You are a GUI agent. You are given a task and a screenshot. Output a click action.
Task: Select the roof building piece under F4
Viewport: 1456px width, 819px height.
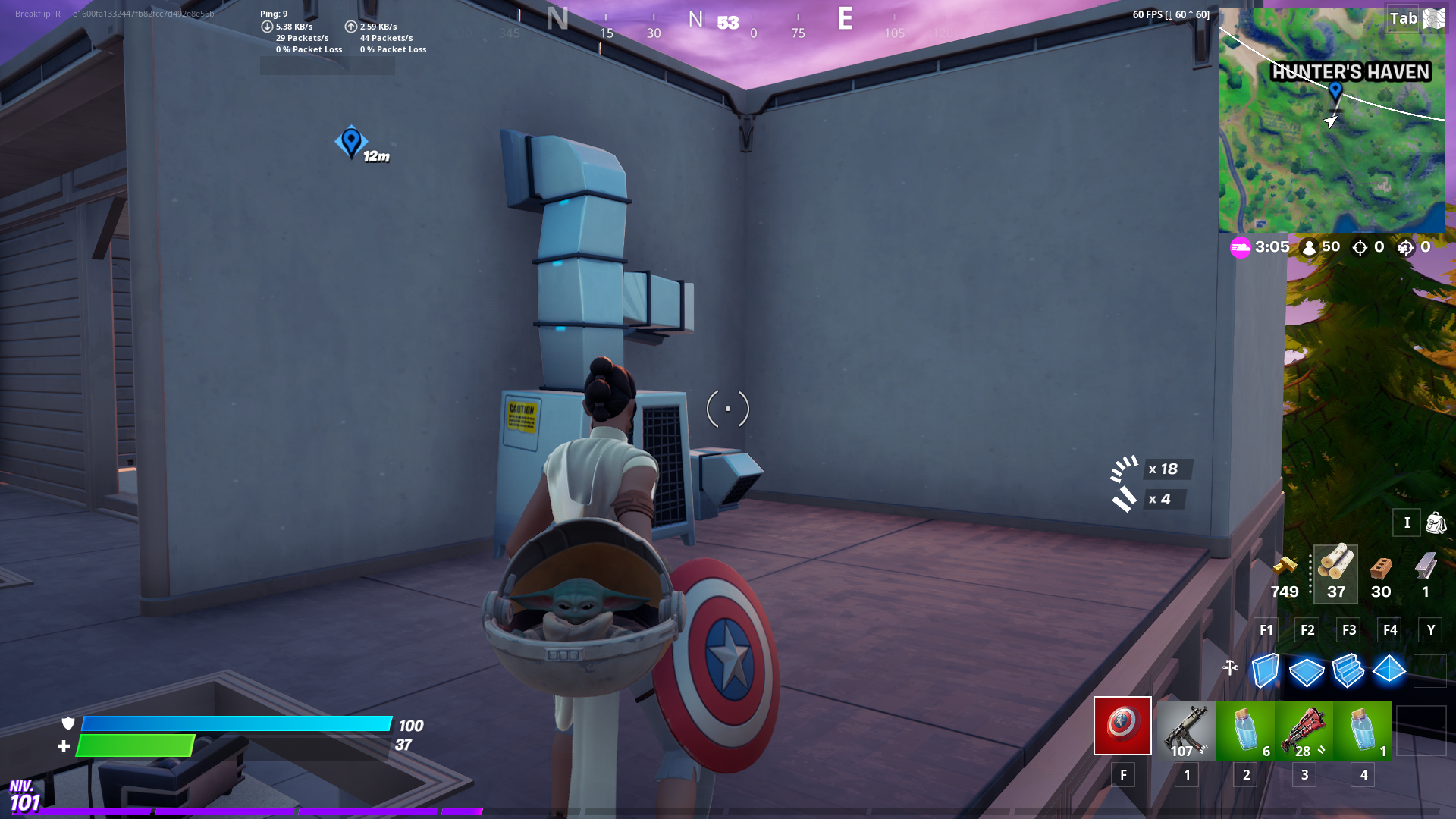1389,670
